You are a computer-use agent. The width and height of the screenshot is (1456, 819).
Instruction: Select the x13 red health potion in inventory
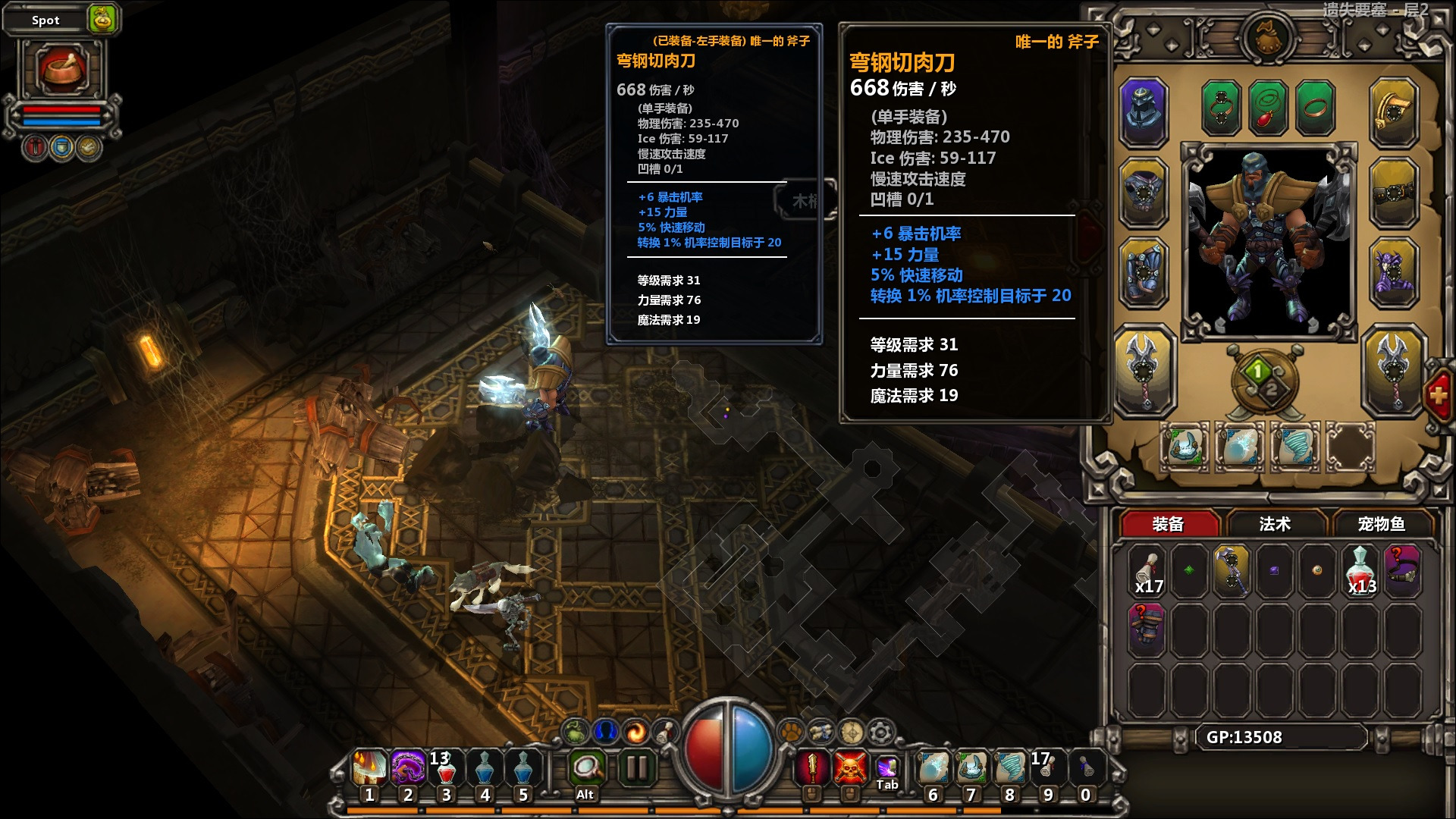1361,570
